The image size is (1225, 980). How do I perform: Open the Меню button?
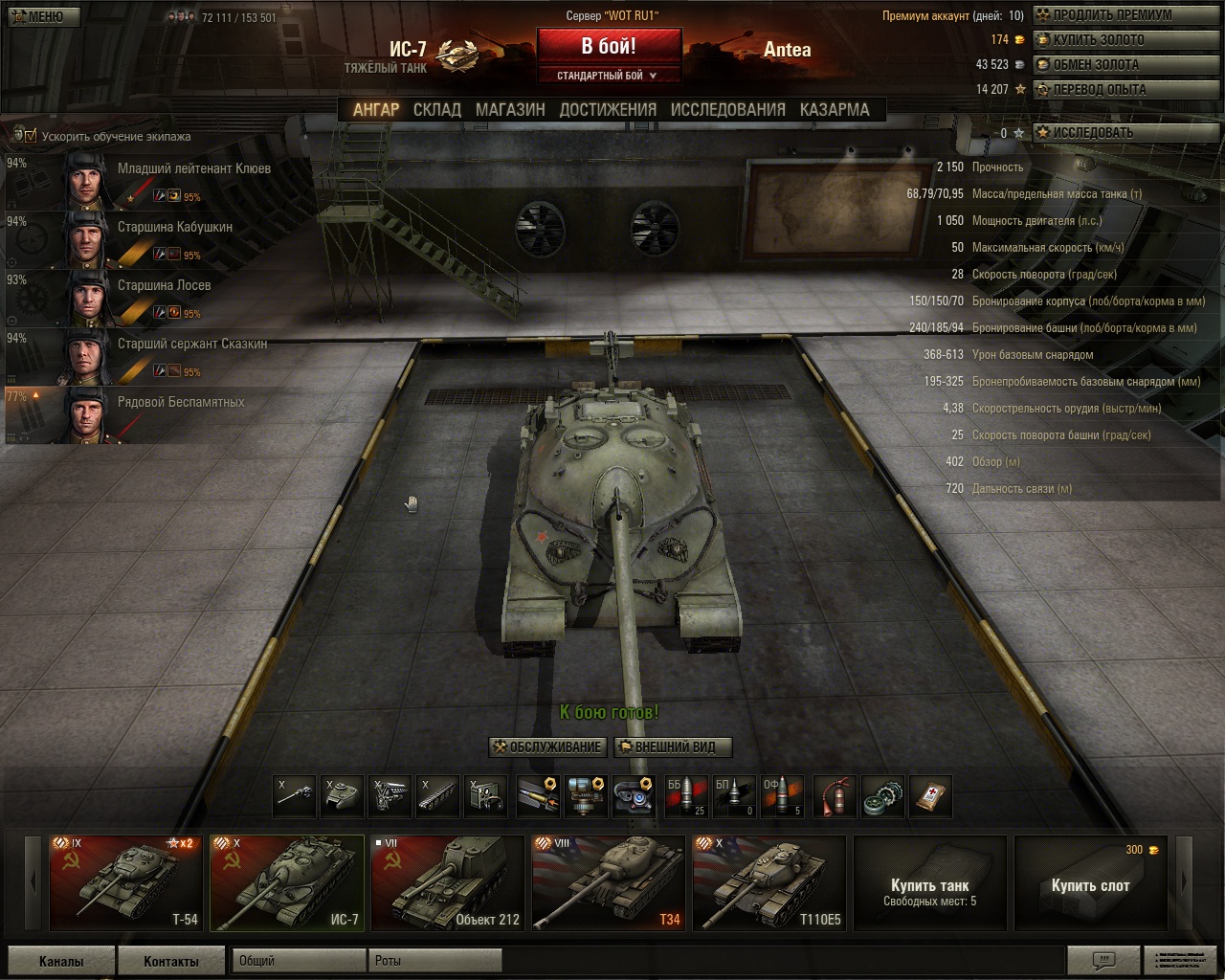click(x=40, y=16)
